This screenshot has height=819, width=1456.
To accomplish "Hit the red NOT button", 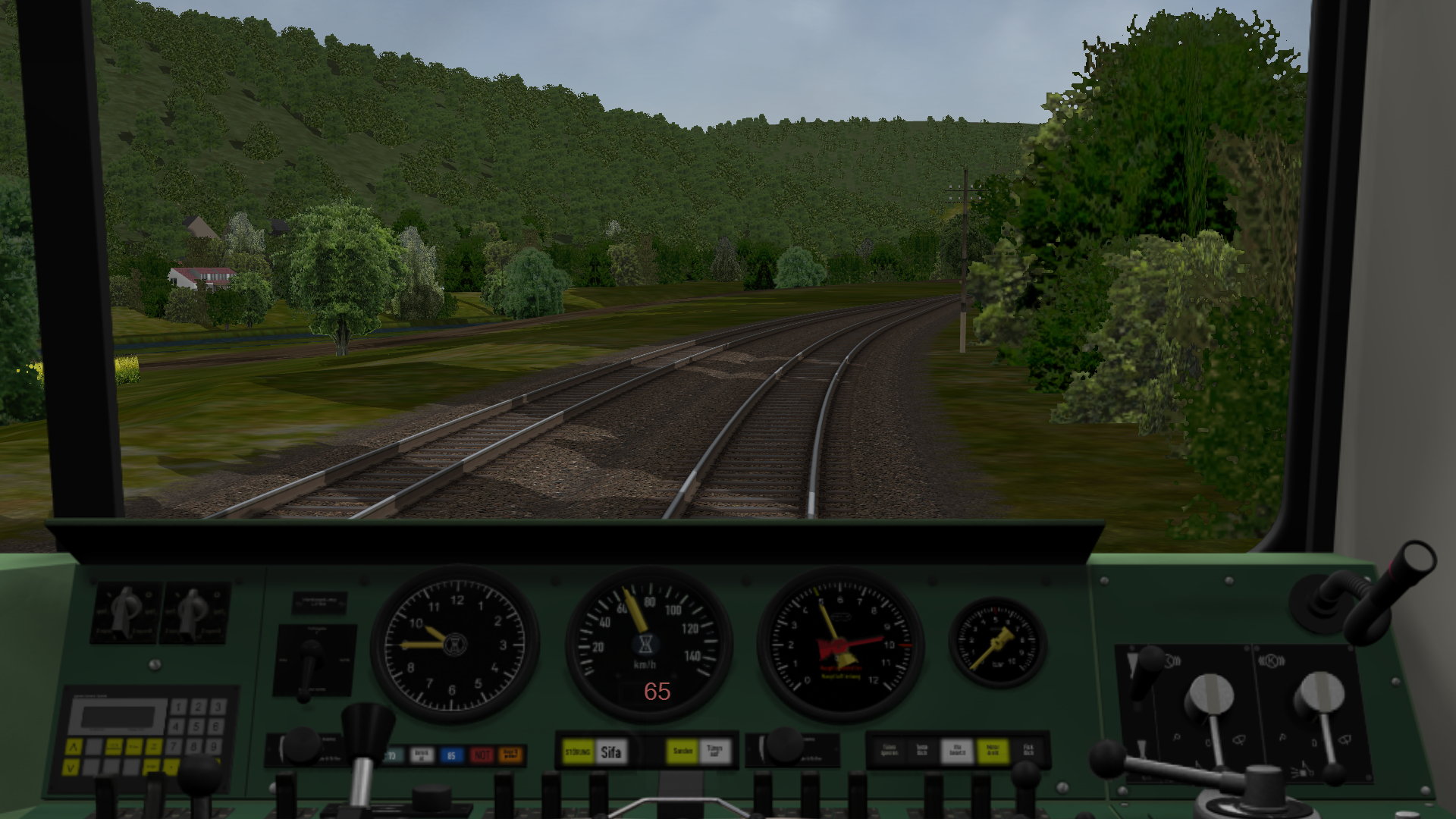I will [482, 755].
